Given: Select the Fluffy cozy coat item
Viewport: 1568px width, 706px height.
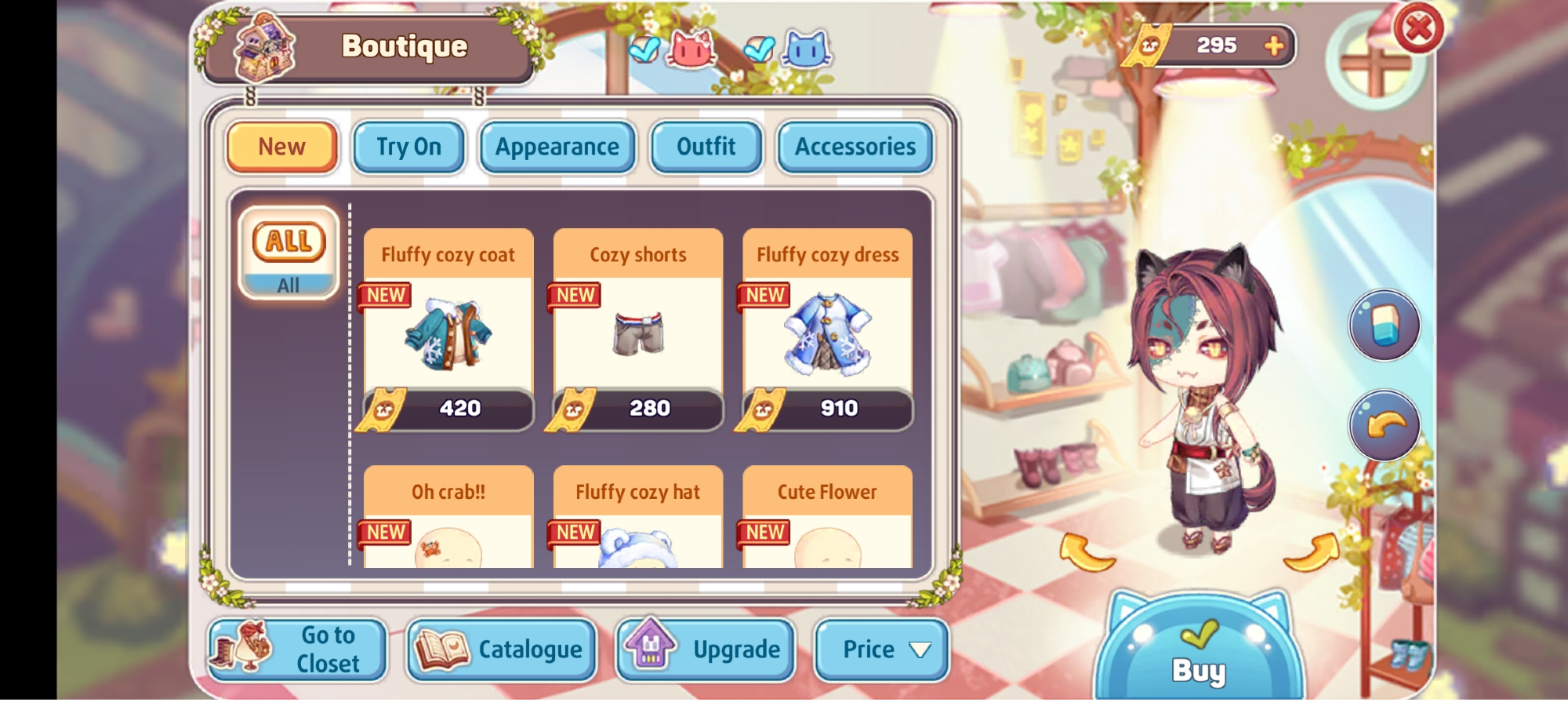Looking at the screenshot, I should 448,330.
